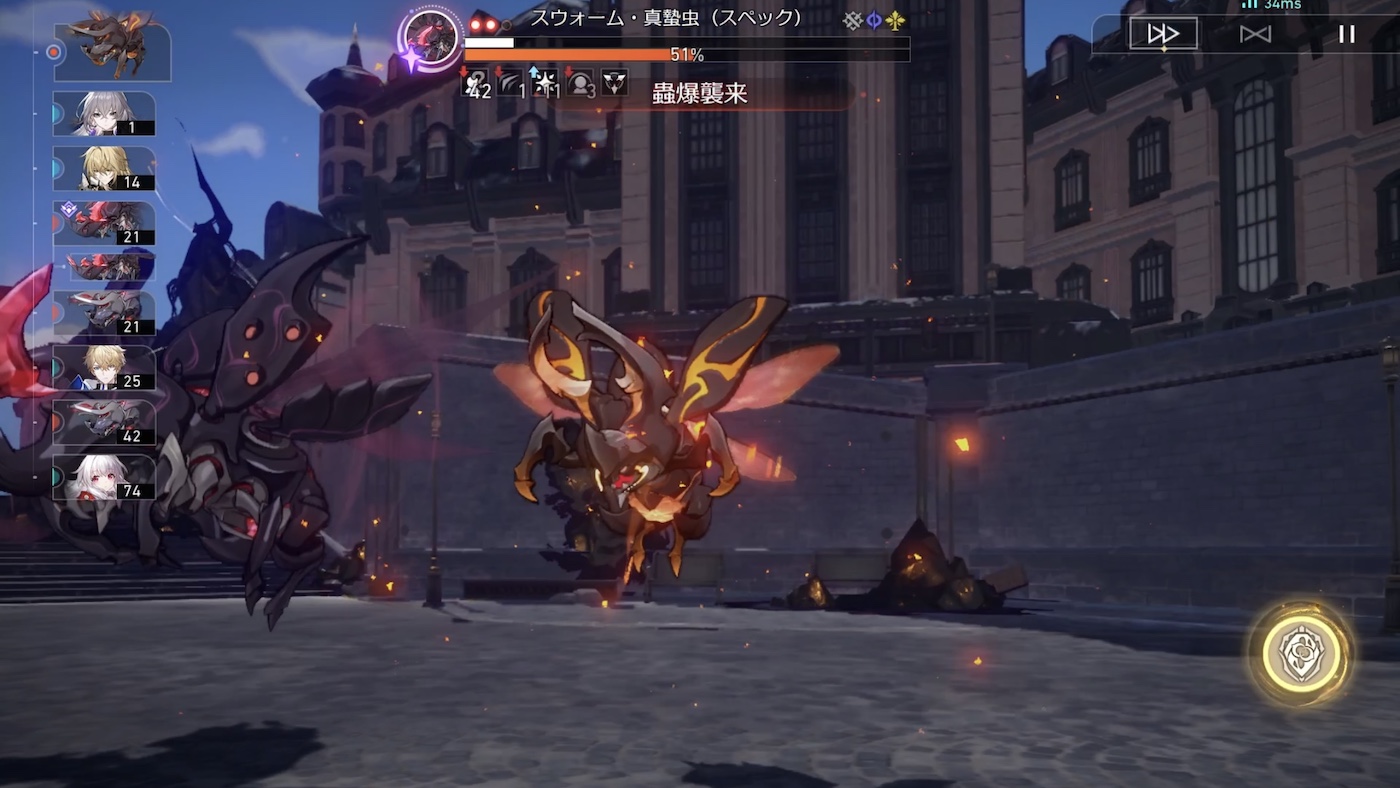Select the blonde character turn card numbered 14
The height and width of the screenshot is (788, 1400).
(104, 169)
